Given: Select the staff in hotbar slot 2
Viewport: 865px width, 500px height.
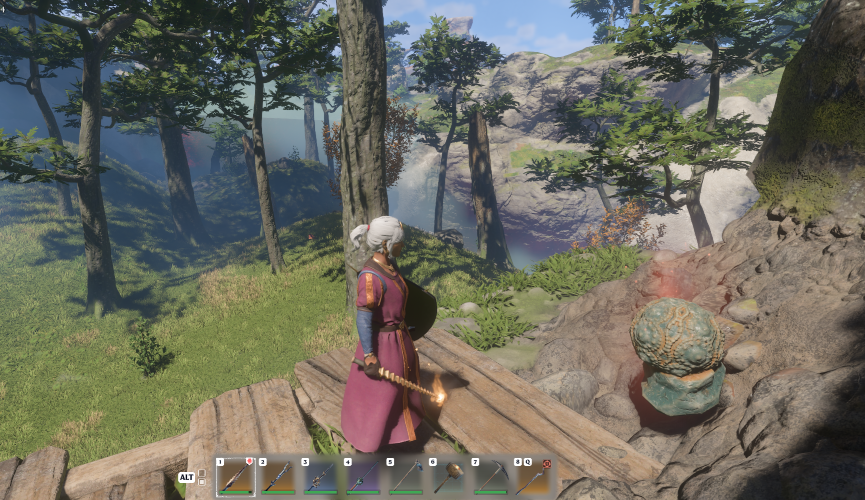Looking at the screenshot, I should point(278,477).
